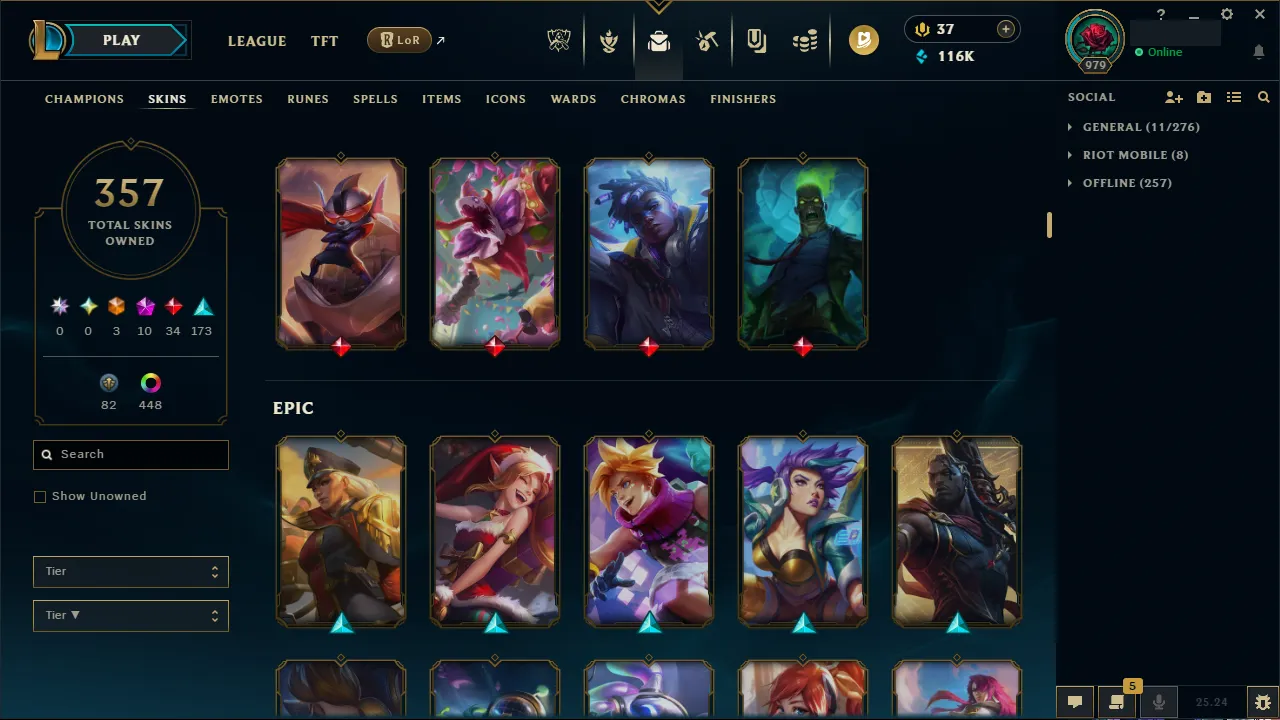Enable the Show Unowned checkbox

tap(40, 496)
